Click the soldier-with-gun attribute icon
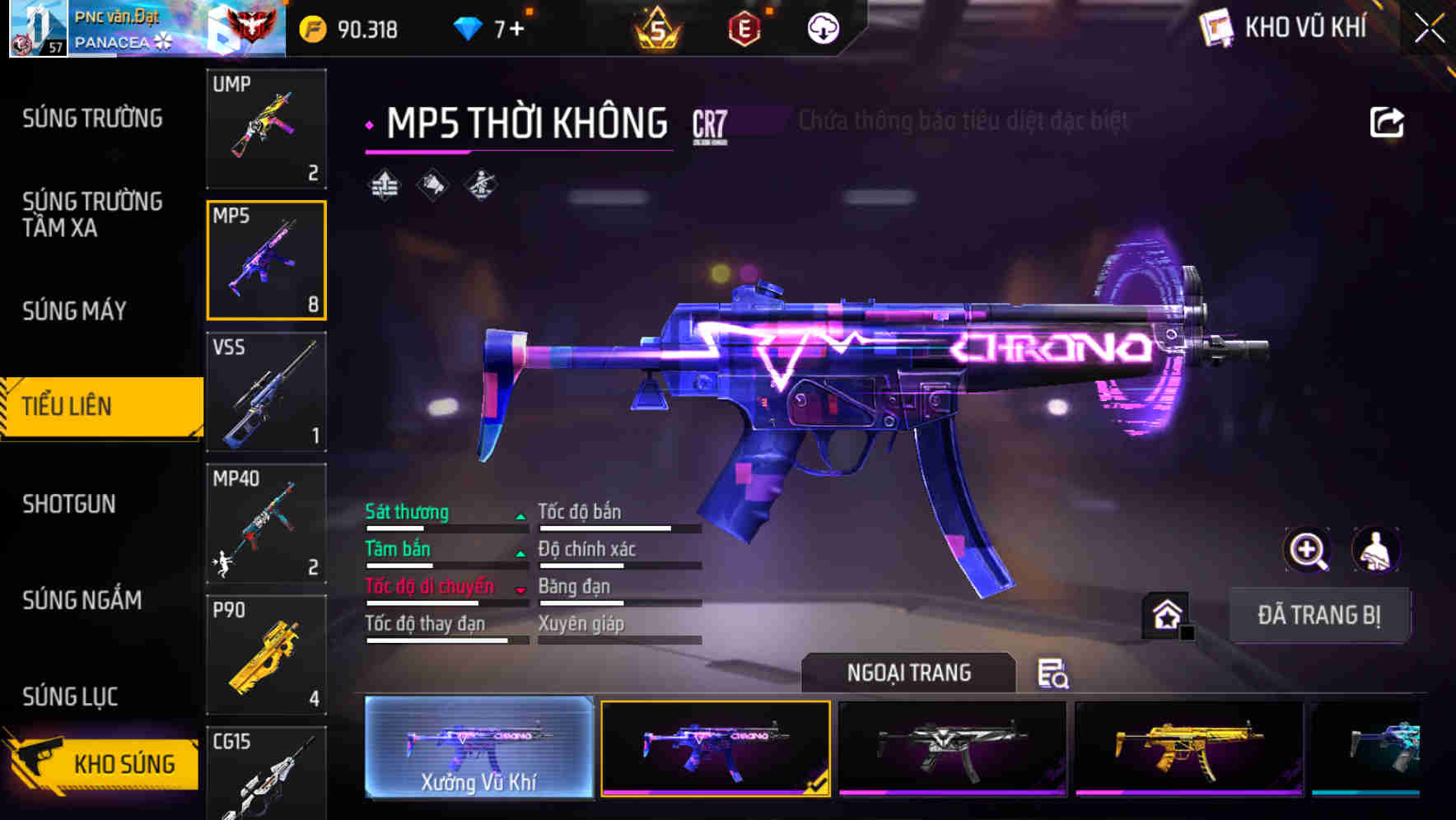 point(480,184)
